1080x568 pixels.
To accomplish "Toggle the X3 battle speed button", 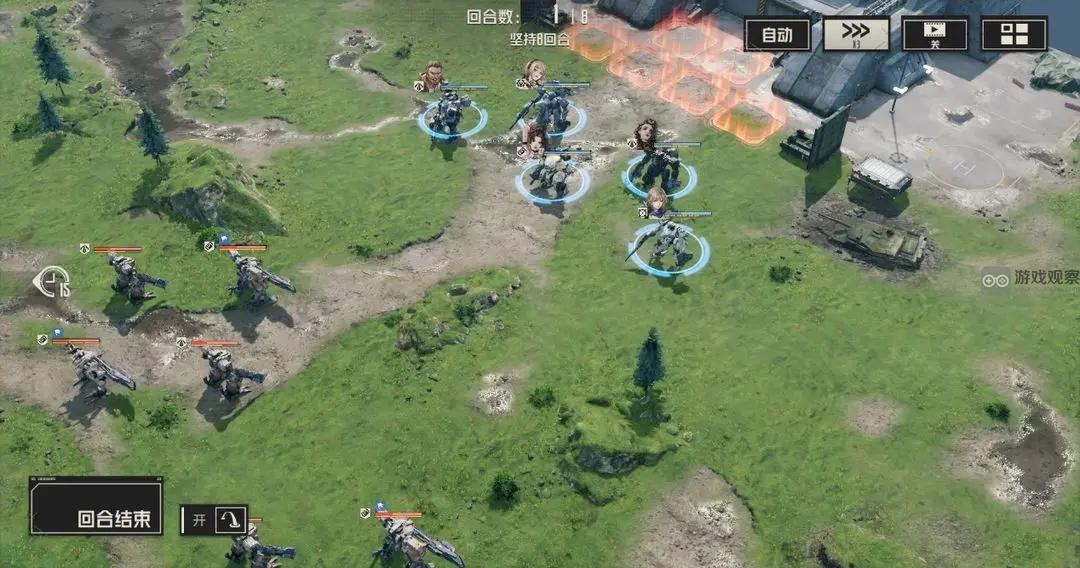I will (x=856, y=34).
